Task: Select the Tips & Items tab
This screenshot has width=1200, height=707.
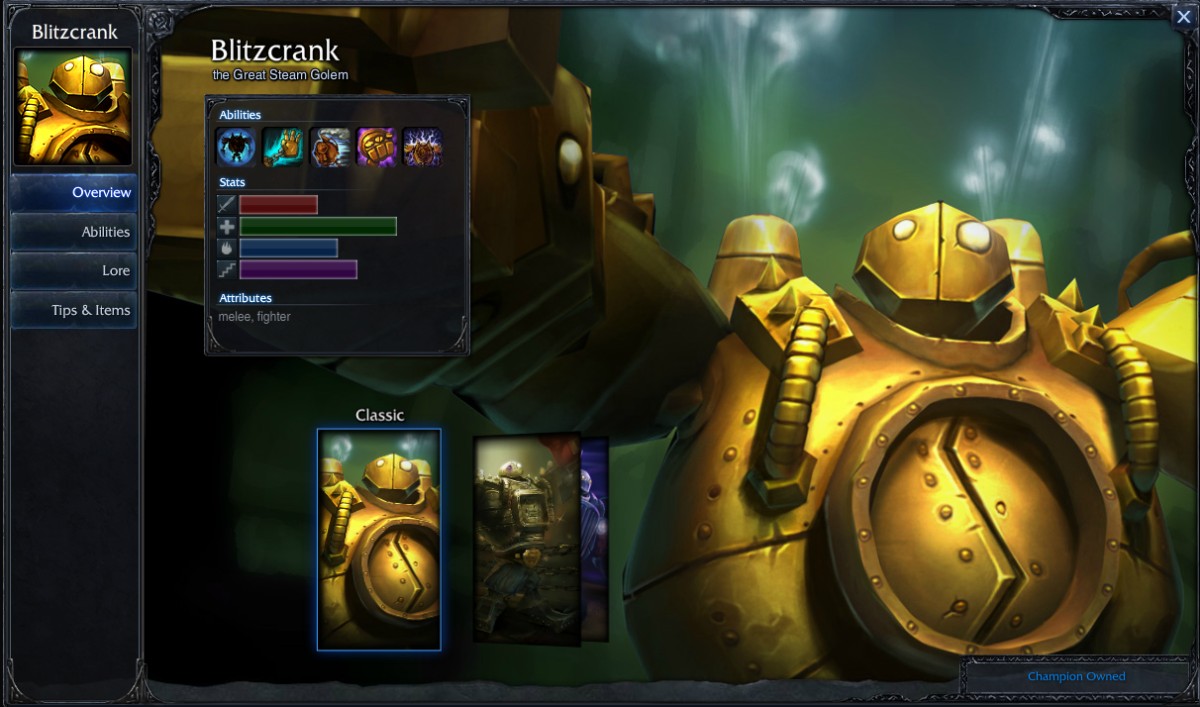Action: click(74, 310)
